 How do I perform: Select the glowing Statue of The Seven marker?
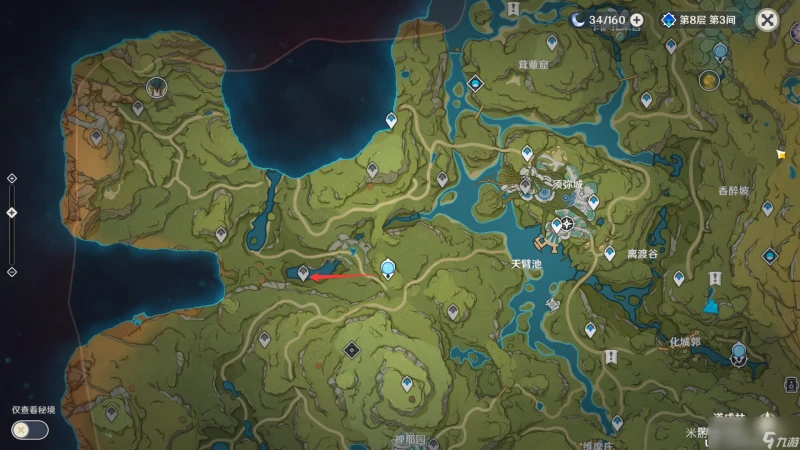click(388, 267)
